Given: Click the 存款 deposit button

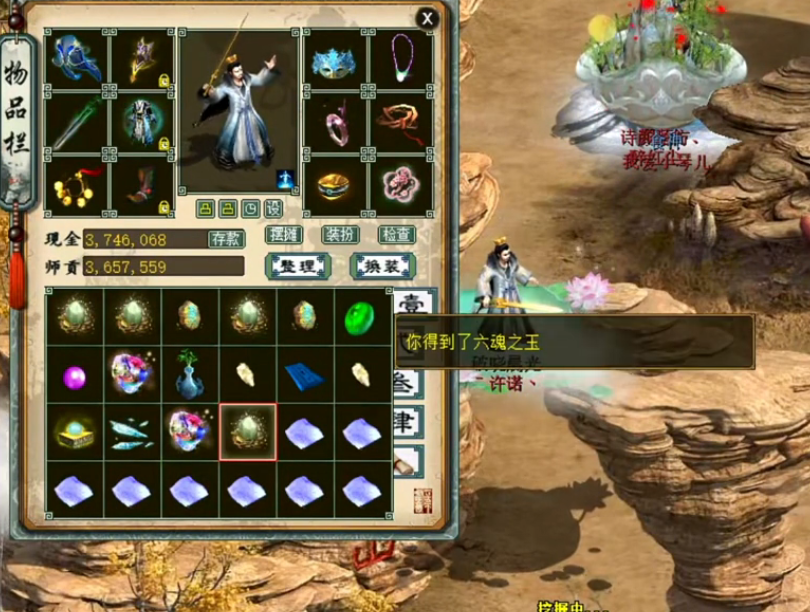Looking at the screenshot, I should tap(226, 238).
